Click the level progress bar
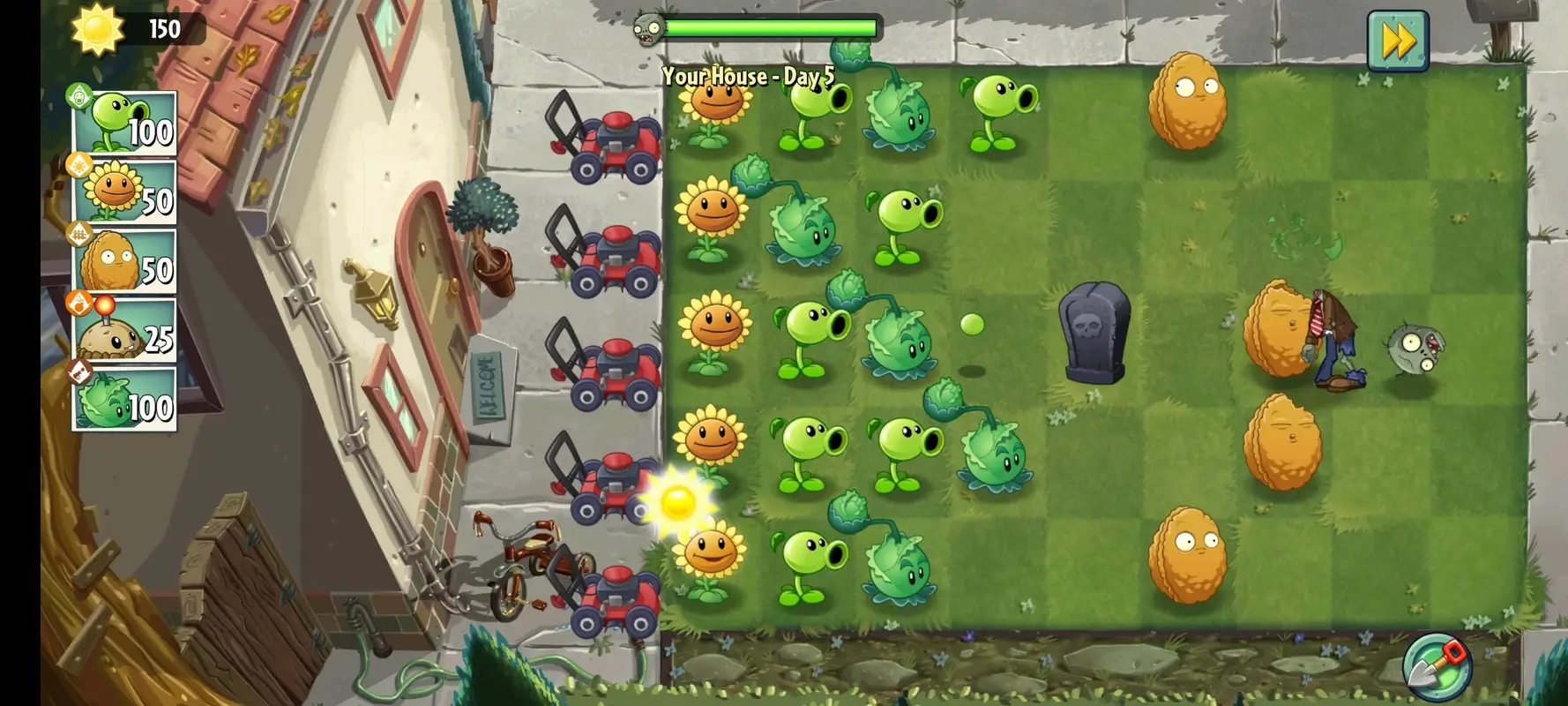 [776, 28]
